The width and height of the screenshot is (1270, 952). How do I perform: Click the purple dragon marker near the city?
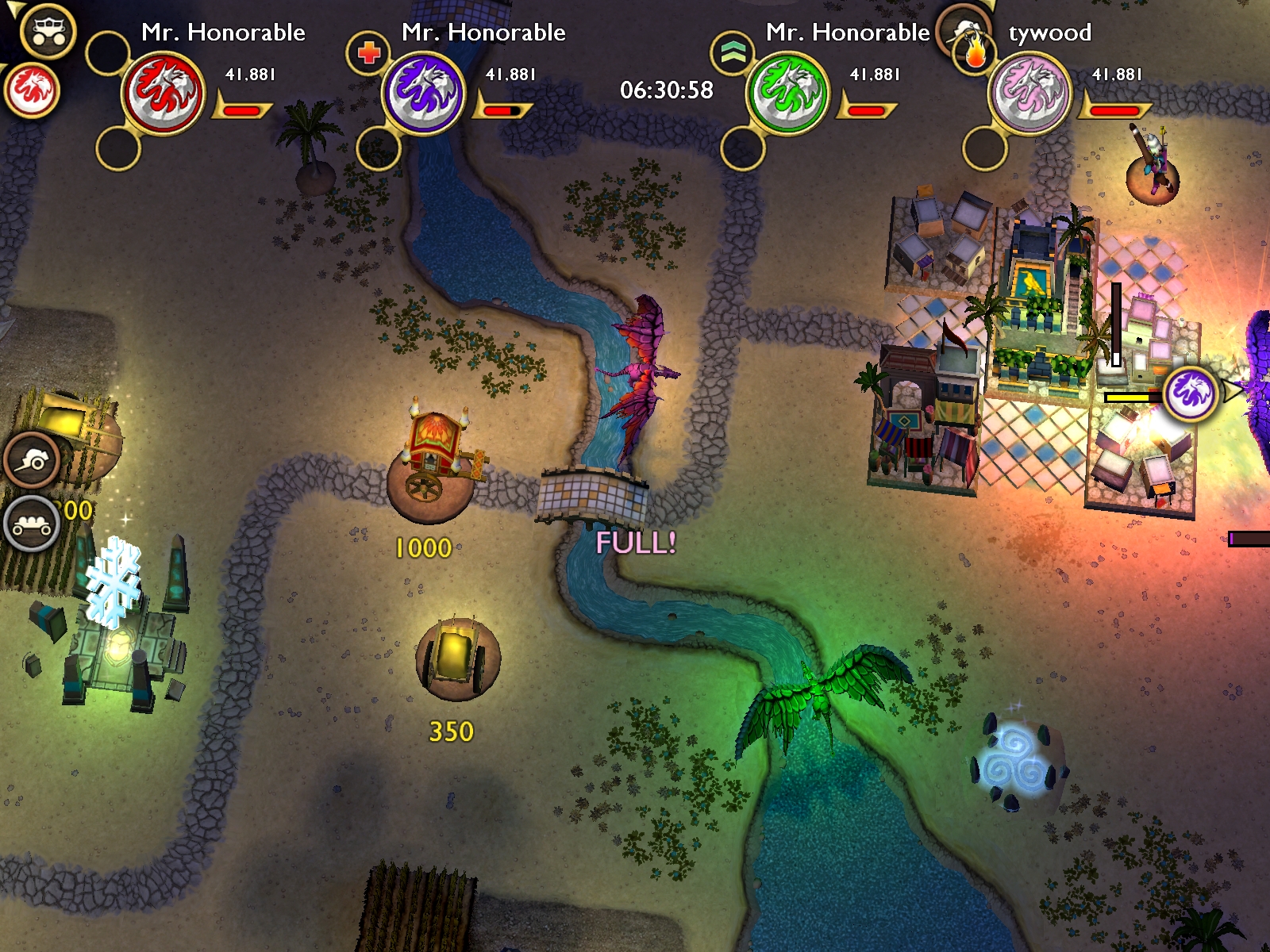pyautogui.click(x=1188, y=395)
